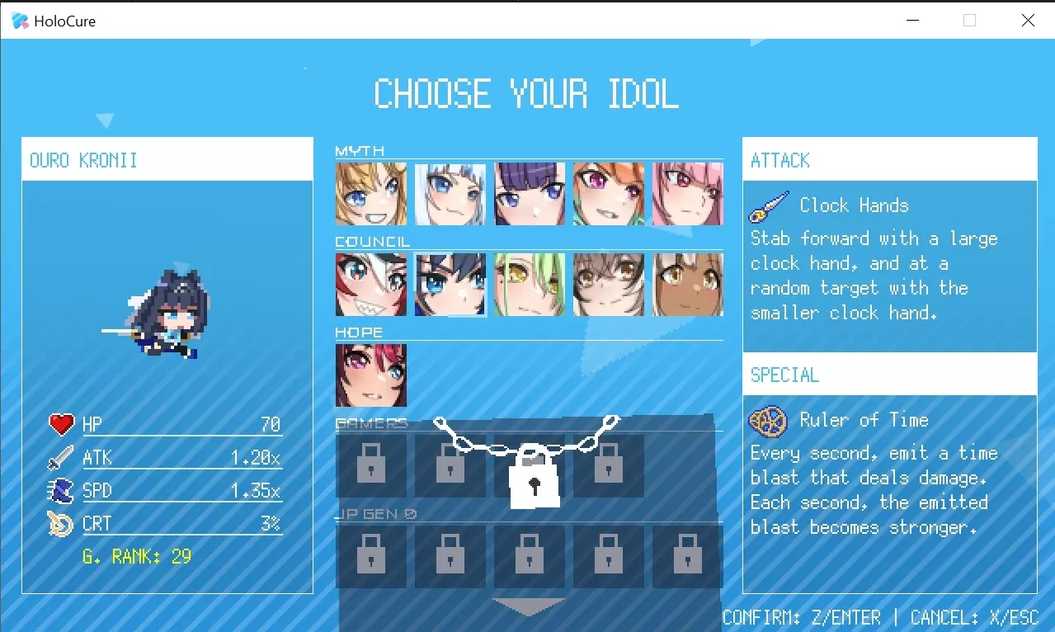Image resolution: width=1055 pixels, height=632 pixels.
Task: Pick Tsukumo Sana's dark-skinned portrait
Action: tap(687, 284)
